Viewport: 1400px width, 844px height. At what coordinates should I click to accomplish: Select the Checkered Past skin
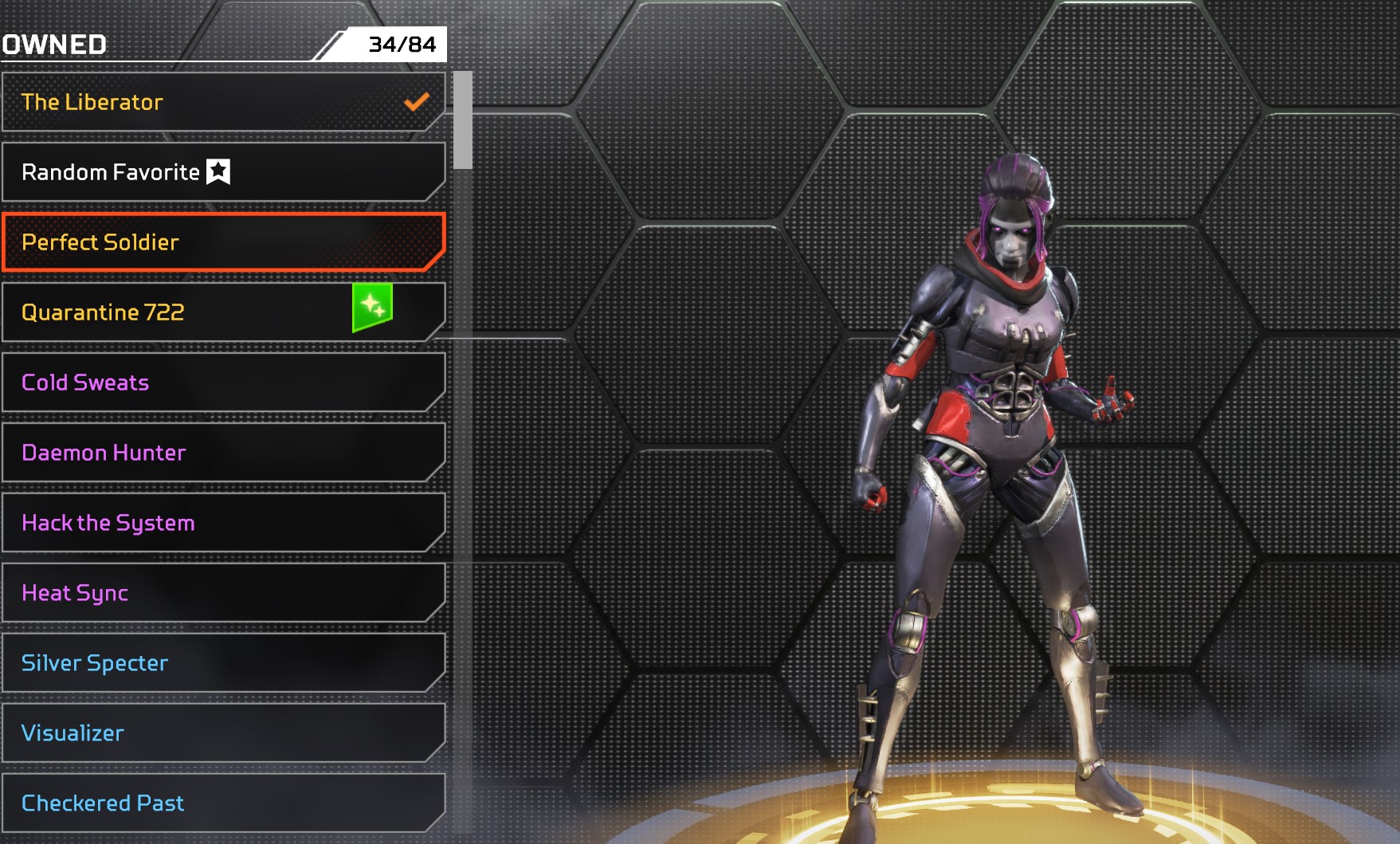pos(223,803)
